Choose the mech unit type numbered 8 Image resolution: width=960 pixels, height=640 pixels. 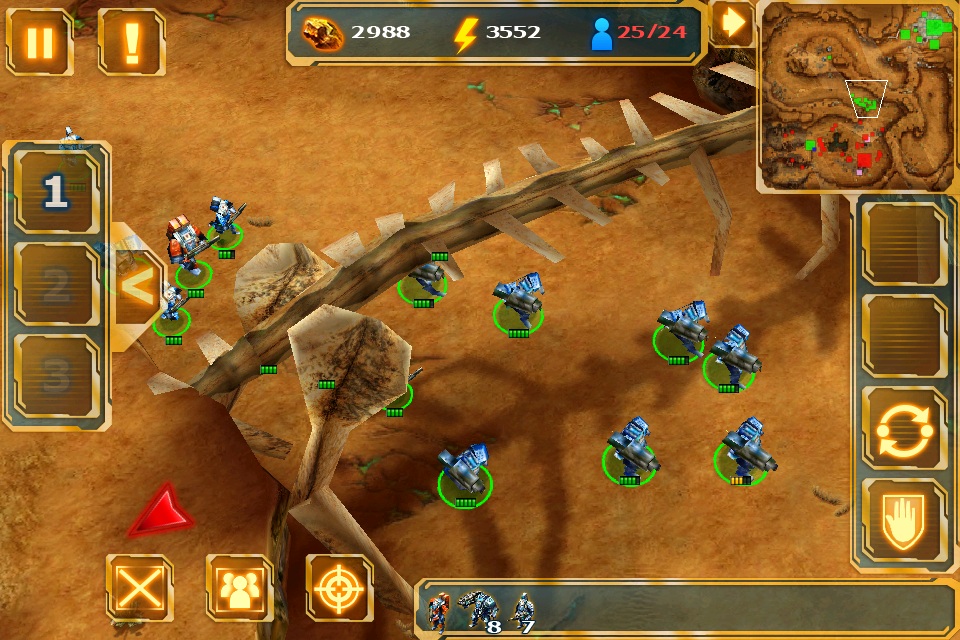[478, 611]
